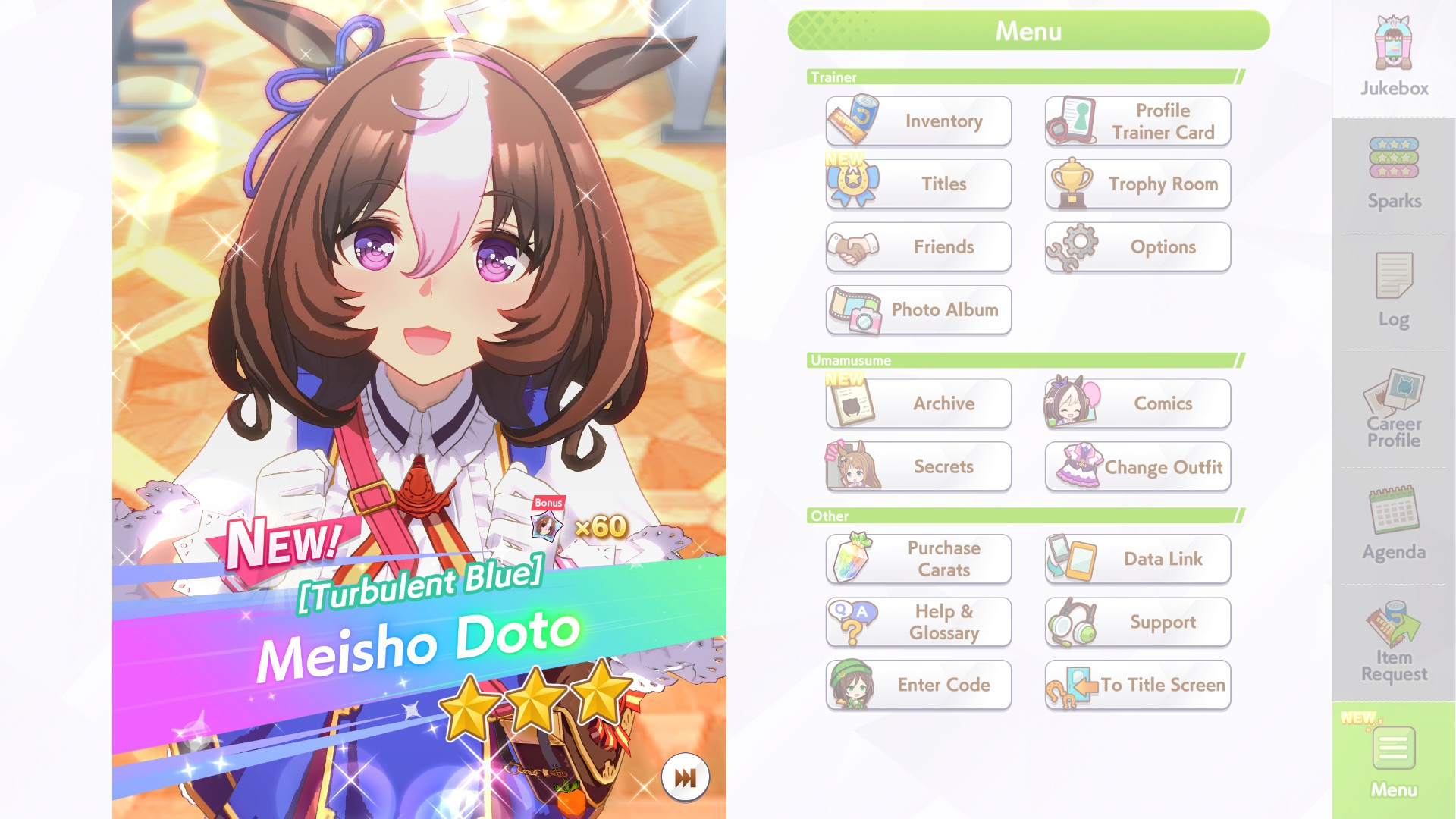
Task: Enter the Trophy Room
Action: coord(1137,184)
